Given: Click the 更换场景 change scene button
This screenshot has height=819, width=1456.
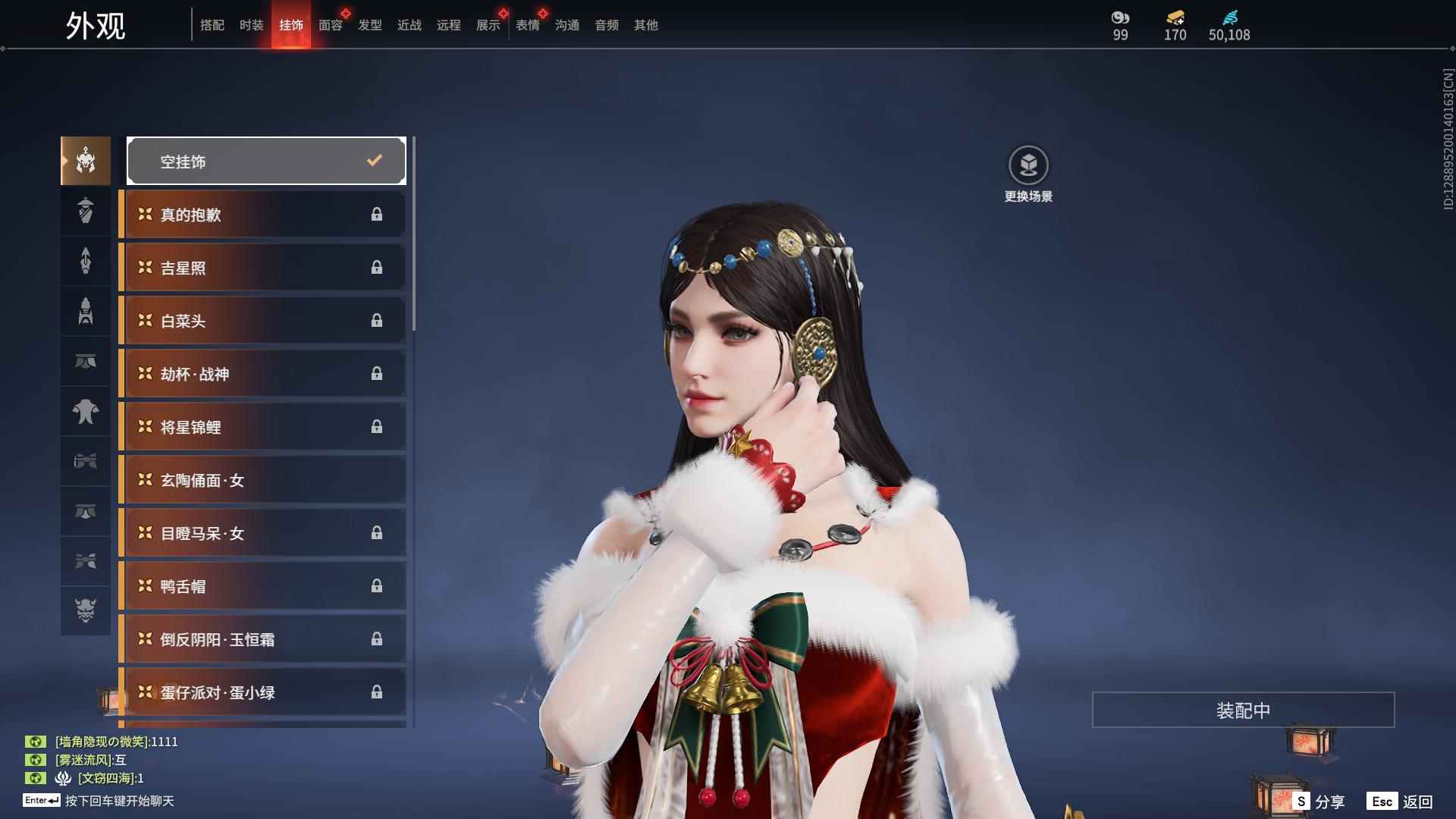Looking at the screenshot, I should (1028, 174).
